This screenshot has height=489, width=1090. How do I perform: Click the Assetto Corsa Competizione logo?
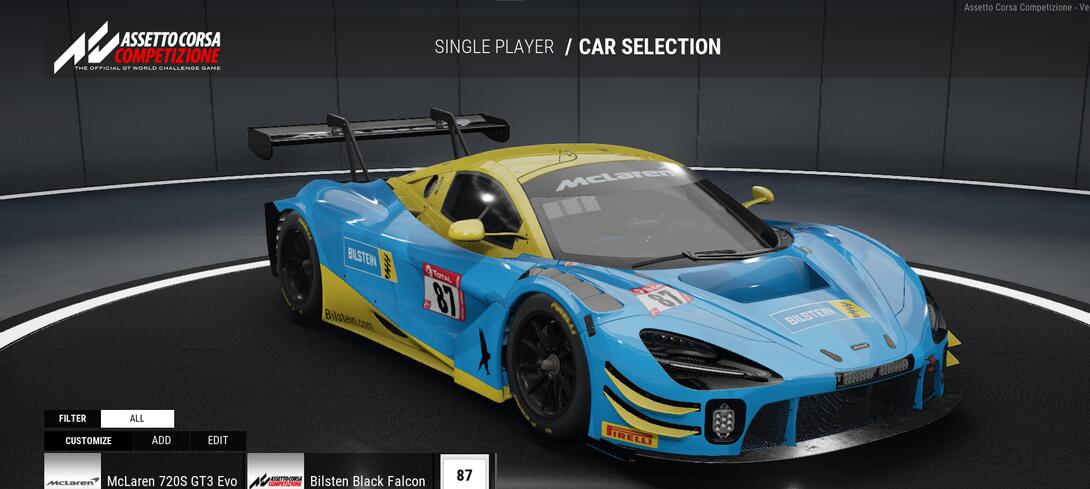coord(137,49)
